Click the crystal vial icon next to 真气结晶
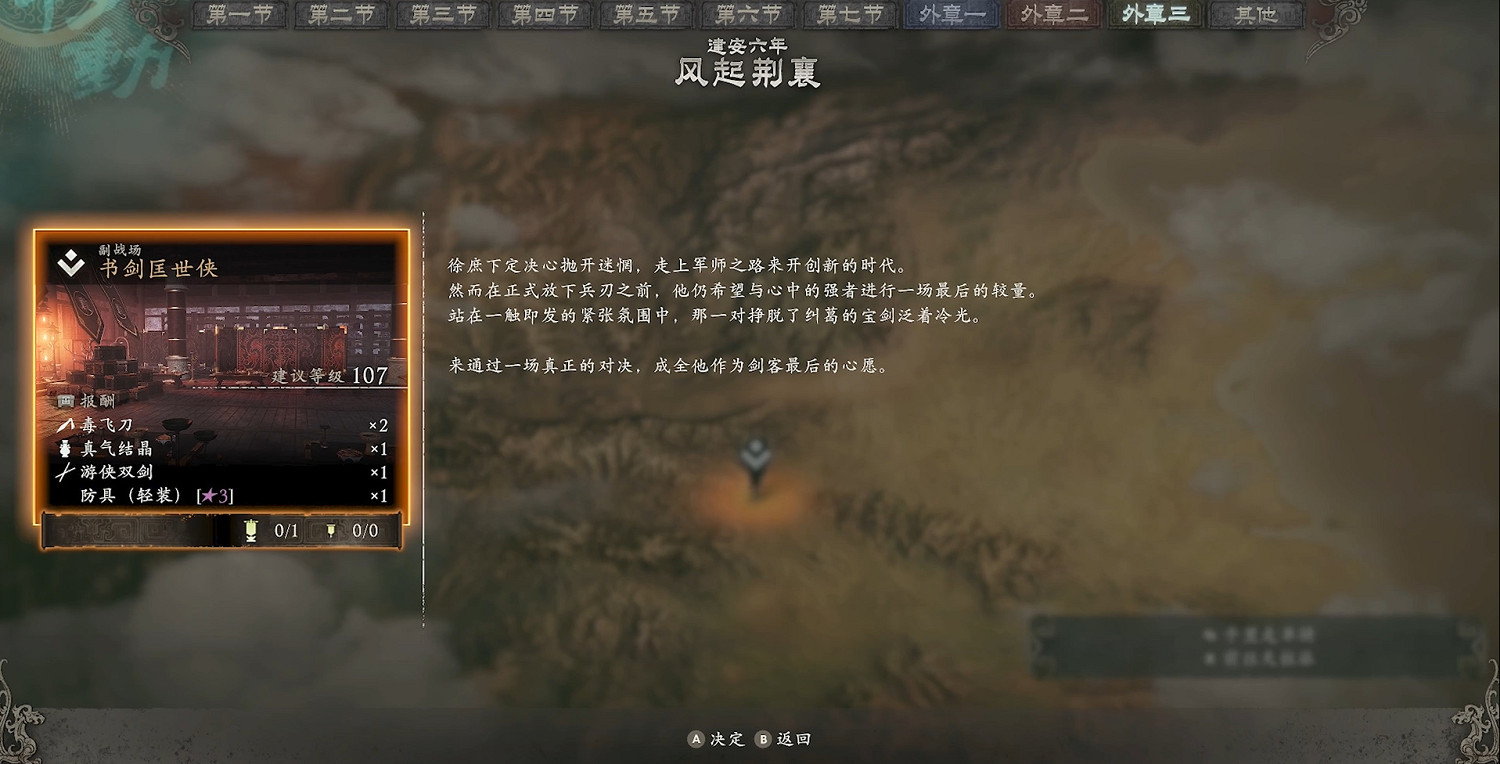The height and width of the screenshot is (764, 1500). [63, 448]
